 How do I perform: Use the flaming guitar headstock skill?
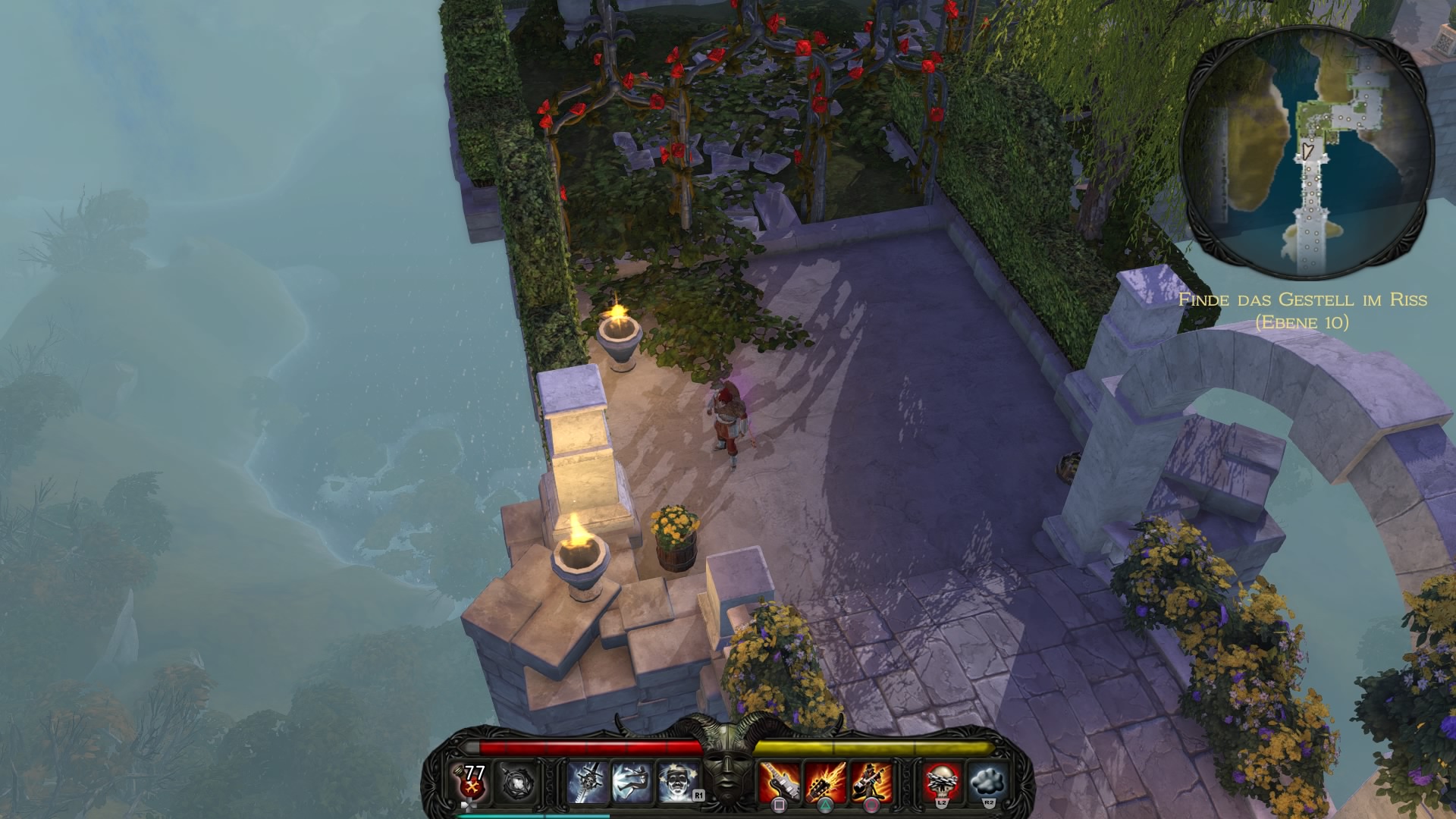[x=825, y=783]
